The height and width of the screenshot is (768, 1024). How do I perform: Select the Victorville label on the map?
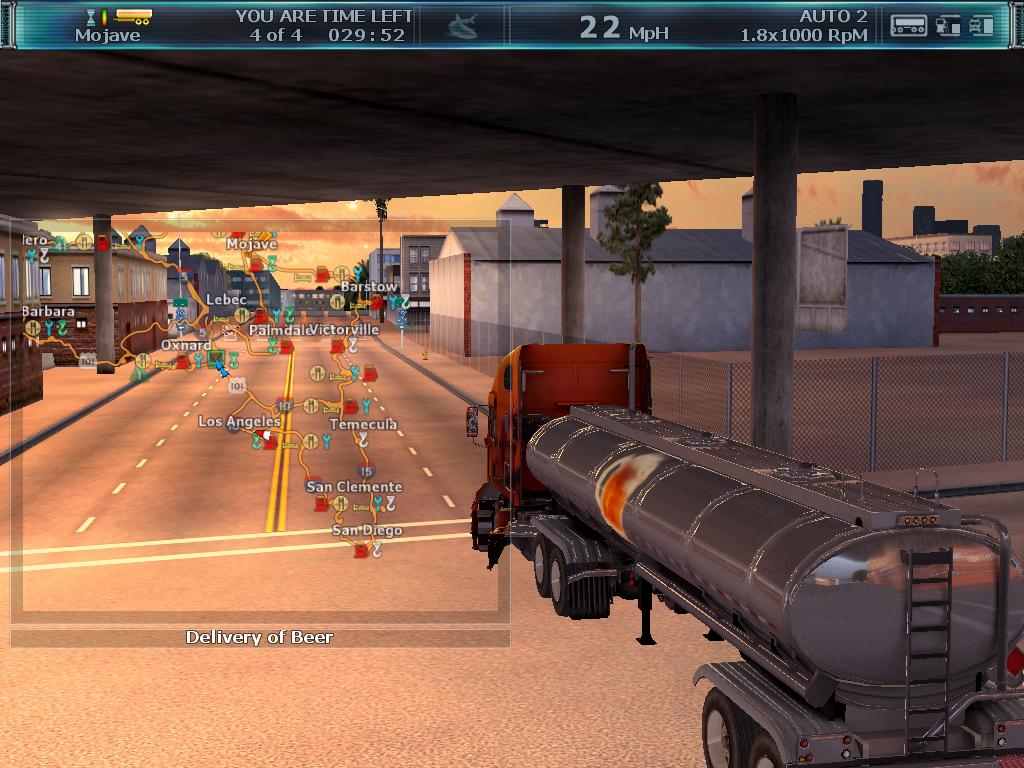[345, 329]
